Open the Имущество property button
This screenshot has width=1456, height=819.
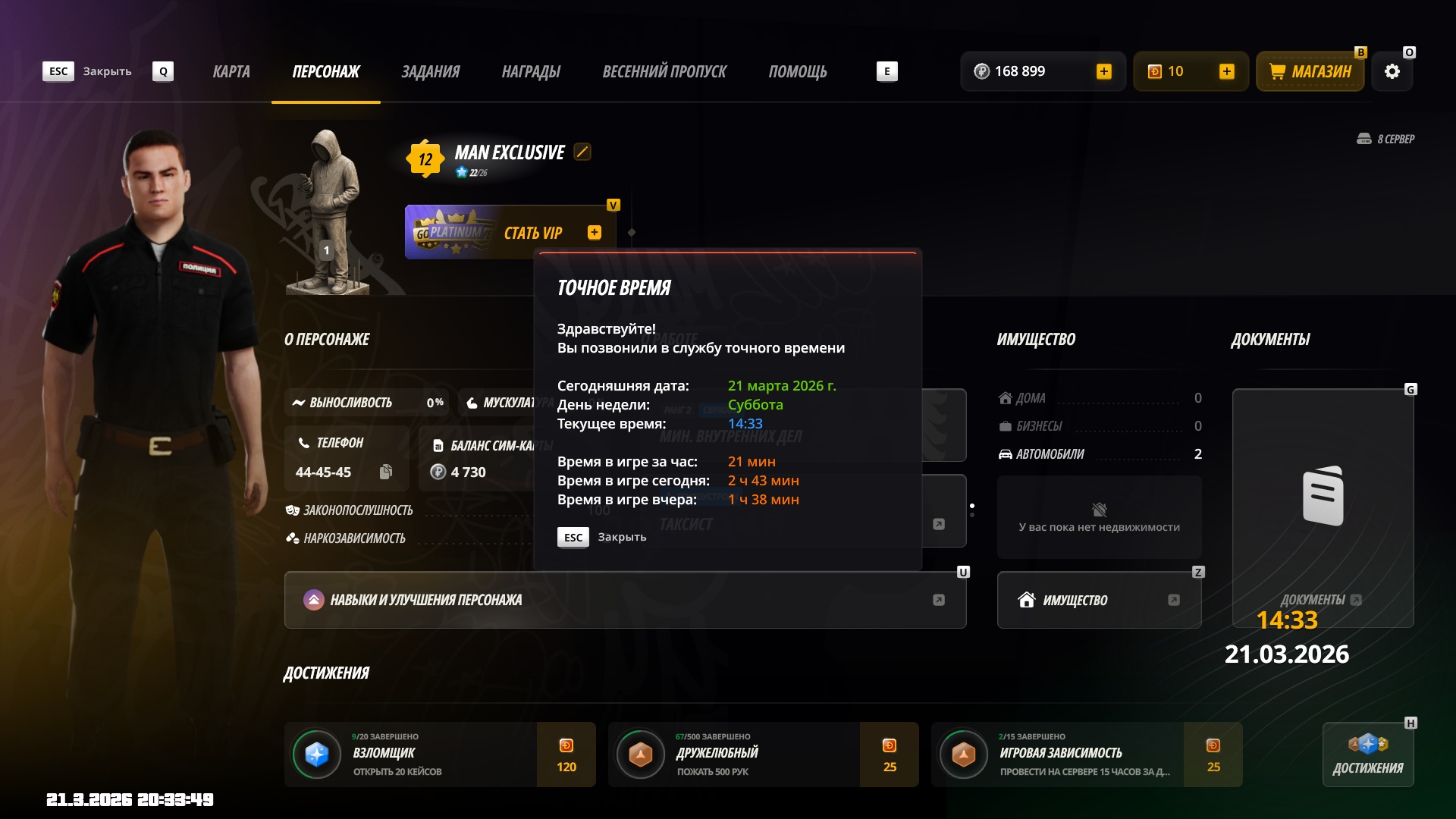tap(1099, 600)
